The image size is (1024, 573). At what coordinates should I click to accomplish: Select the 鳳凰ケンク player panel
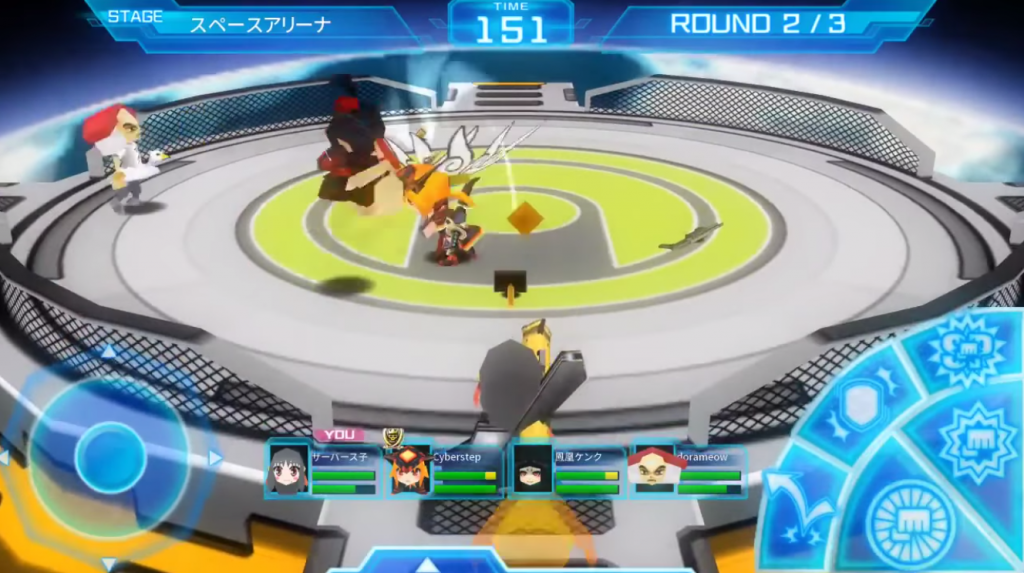pos(567,470)
